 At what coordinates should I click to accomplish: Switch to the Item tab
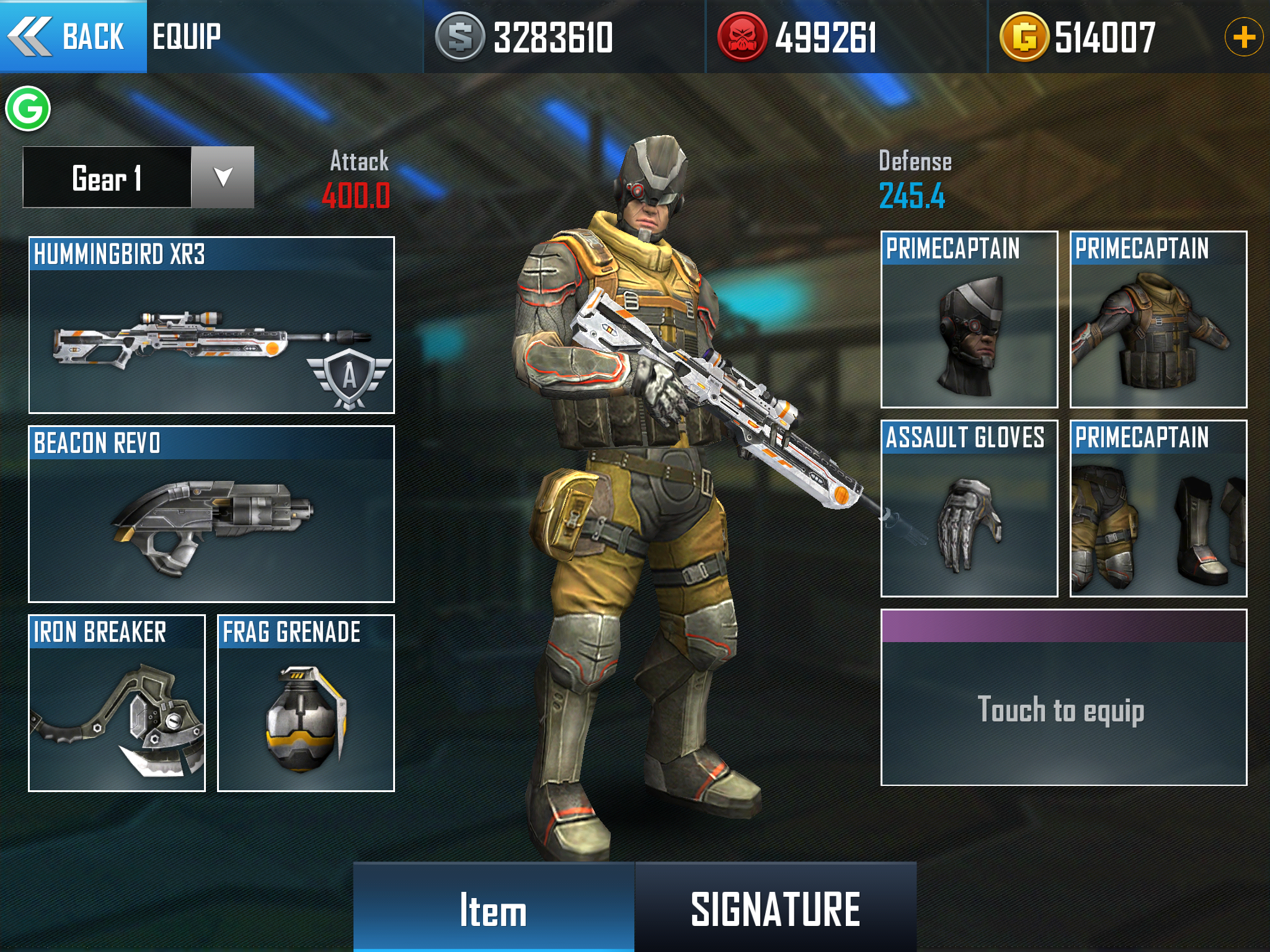(494, 908)
